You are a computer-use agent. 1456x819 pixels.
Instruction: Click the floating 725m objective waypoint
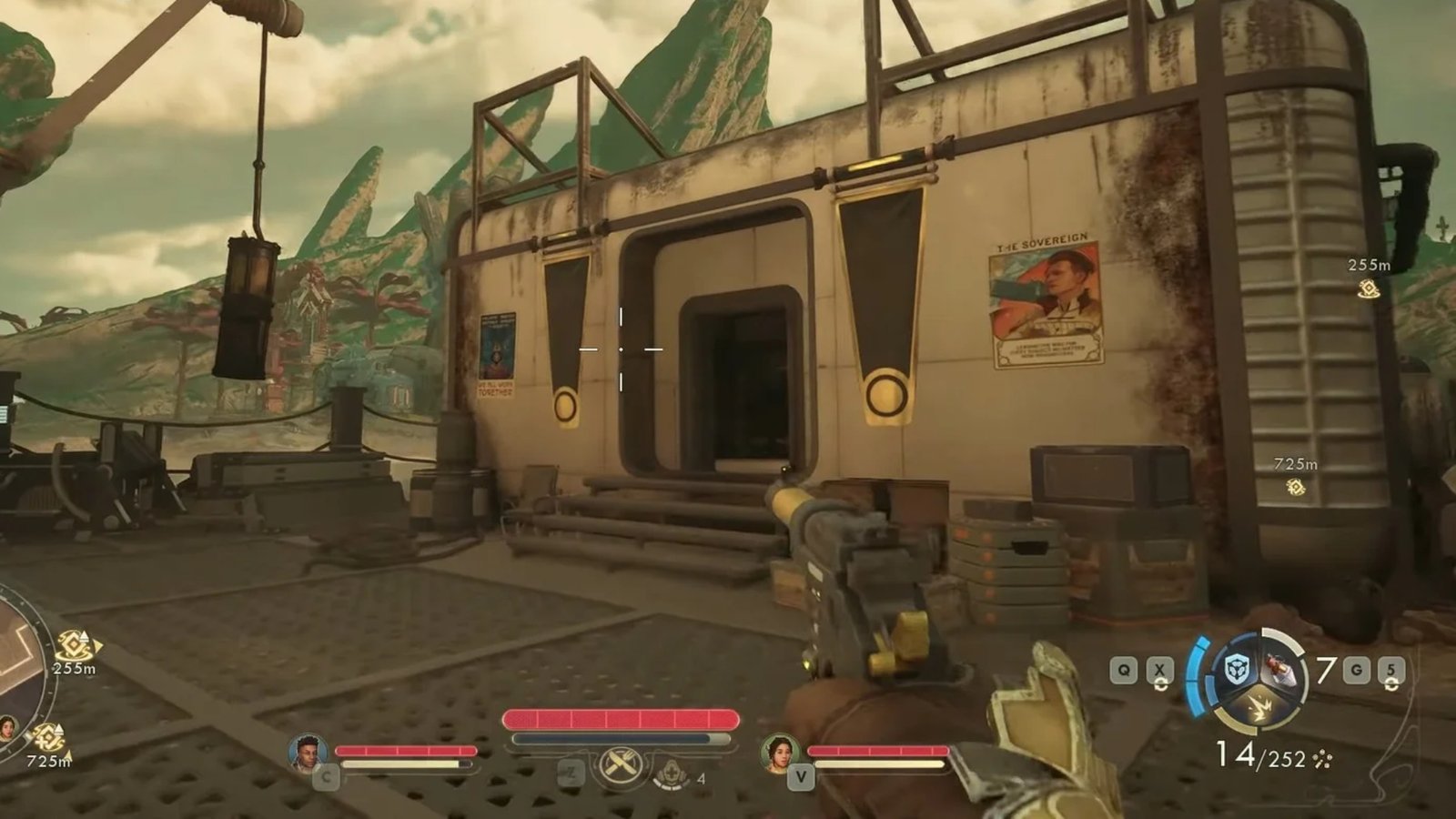pyautogui.click(x=1295, y=488)
